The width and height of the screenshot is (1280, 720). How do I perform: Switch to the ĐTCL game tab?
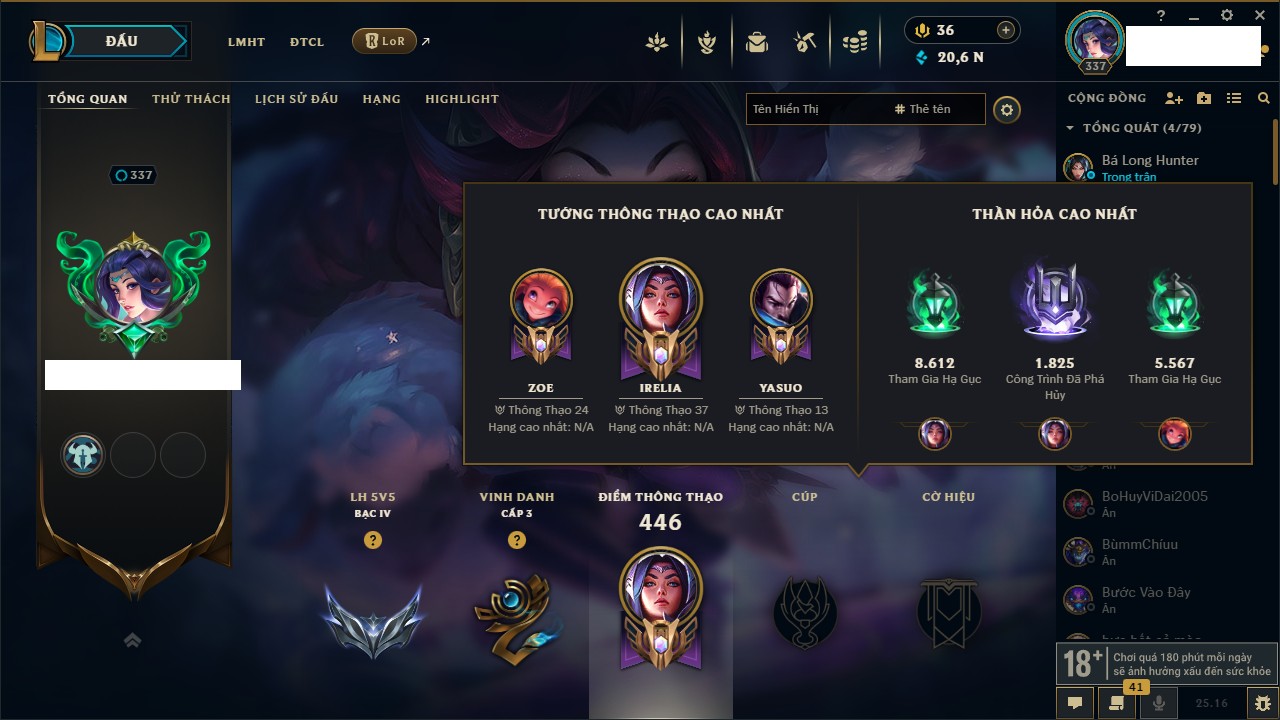pyautogui.click(x=307, y=42)
